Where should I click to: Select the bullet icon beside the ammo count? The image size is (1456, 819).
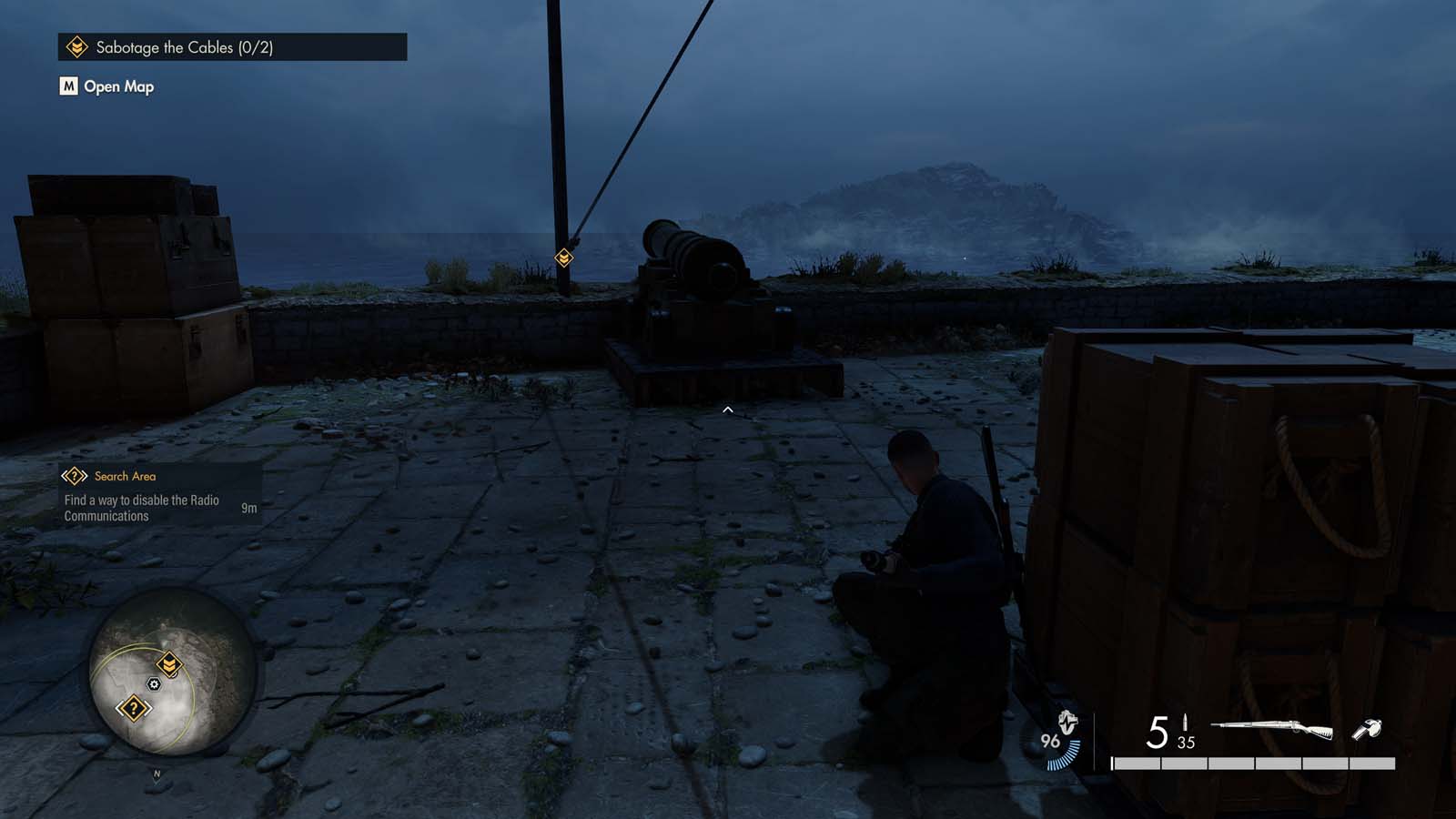(1185, 723)
